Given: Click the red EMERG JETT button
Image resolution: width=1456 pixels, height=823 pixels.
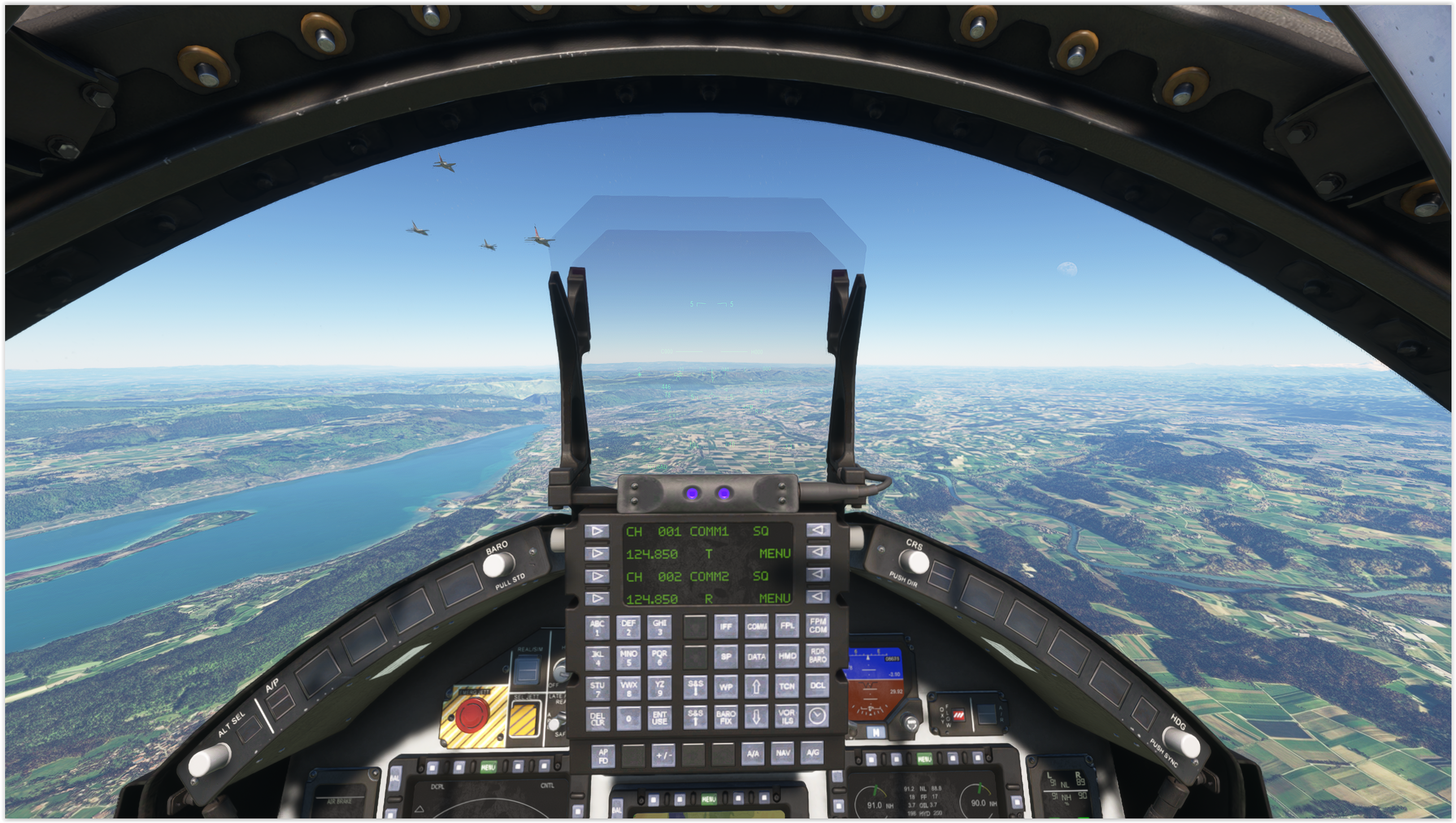Looking at the screenshot, I should click(472, 715).
